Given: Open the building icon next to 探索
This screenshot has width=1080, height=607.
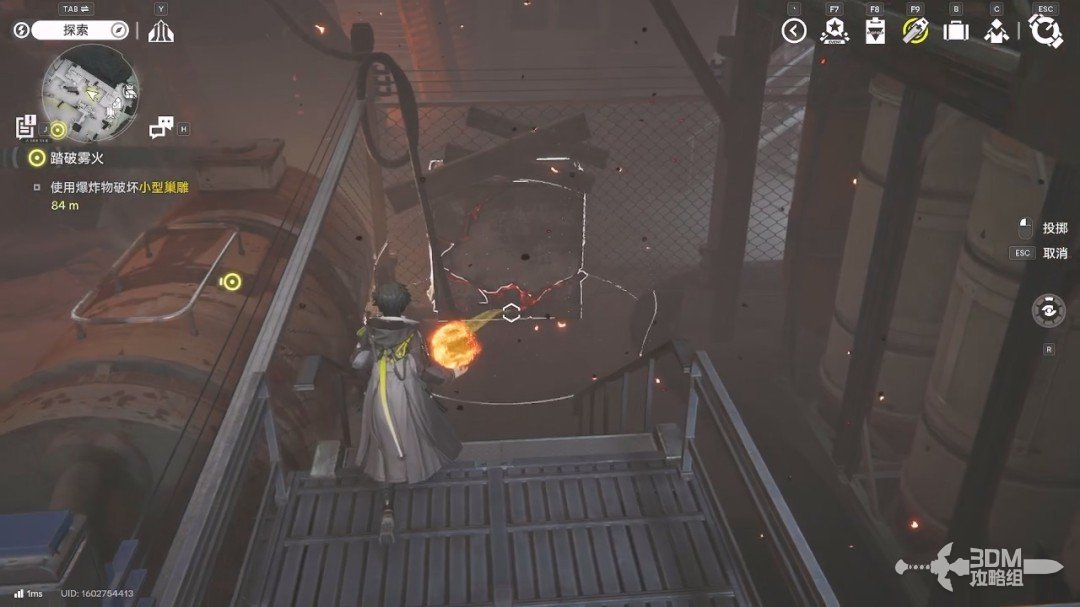Looking at the screenshot, I should 161,31.
